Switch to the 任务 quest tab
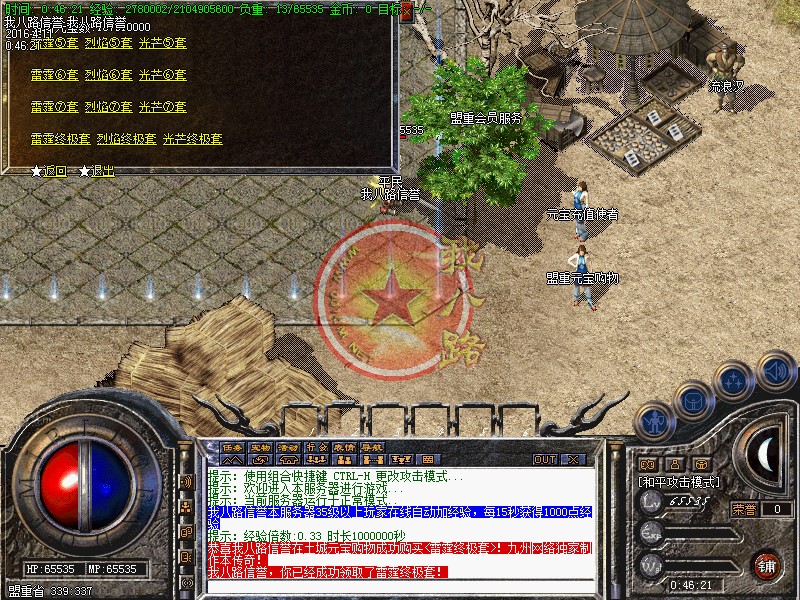The height and width of the screenshot is (600, 800). pos(232,447)
